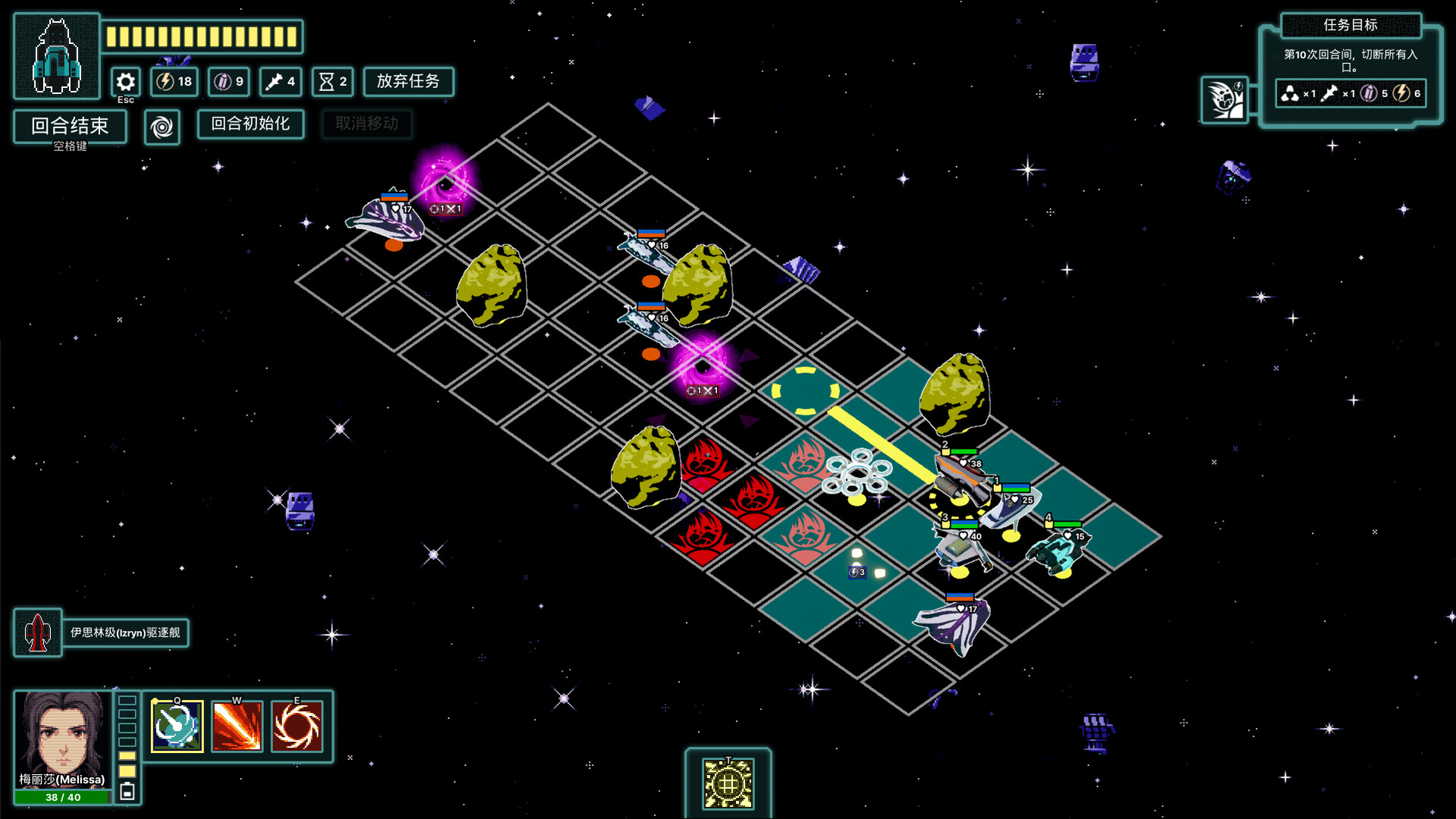
Task: Select the friendly ship with 38 health
Action: (x=960, y=479)
